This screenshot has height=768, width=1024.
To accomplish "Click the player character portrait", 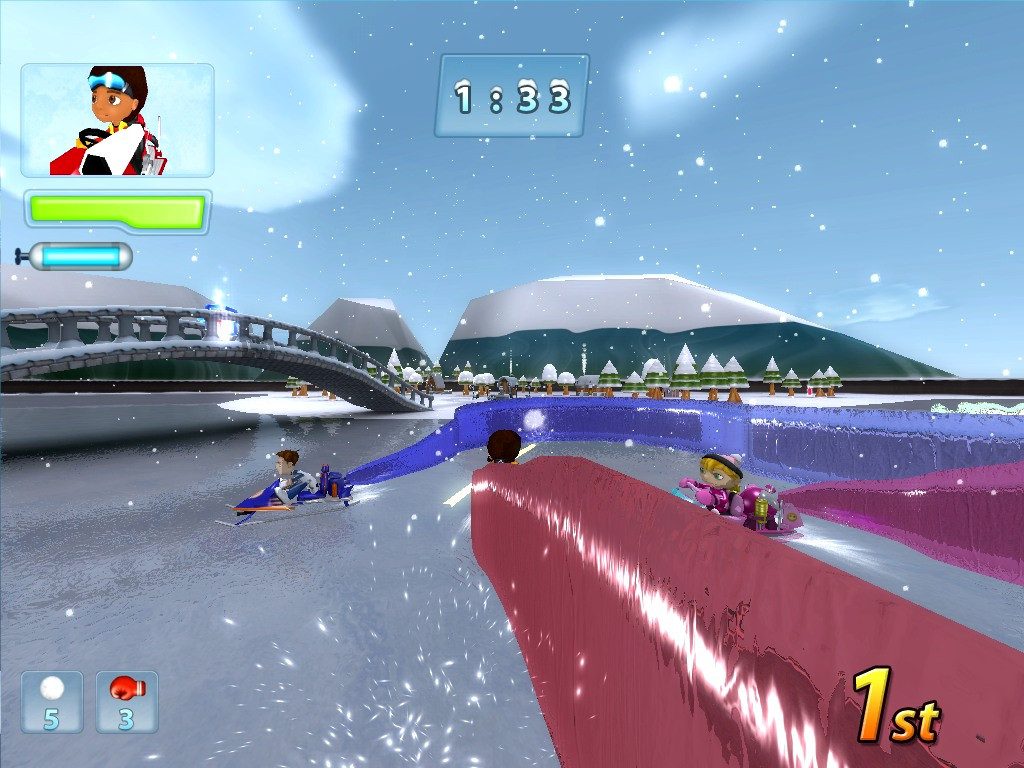I will click(x=117, y=120).
